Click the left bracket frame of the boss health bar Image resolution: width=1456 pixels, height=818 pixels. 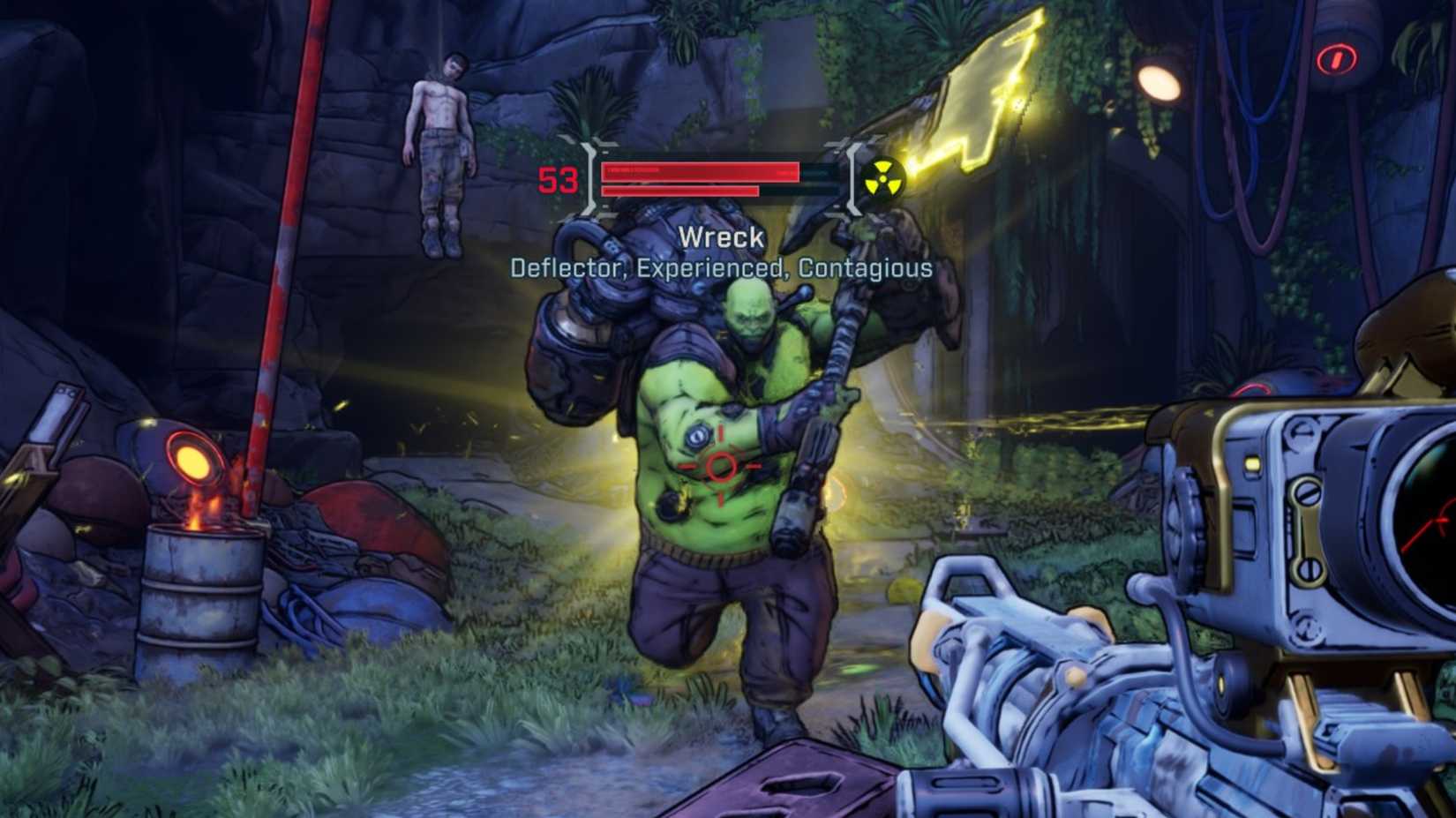[x=589, y=180]
